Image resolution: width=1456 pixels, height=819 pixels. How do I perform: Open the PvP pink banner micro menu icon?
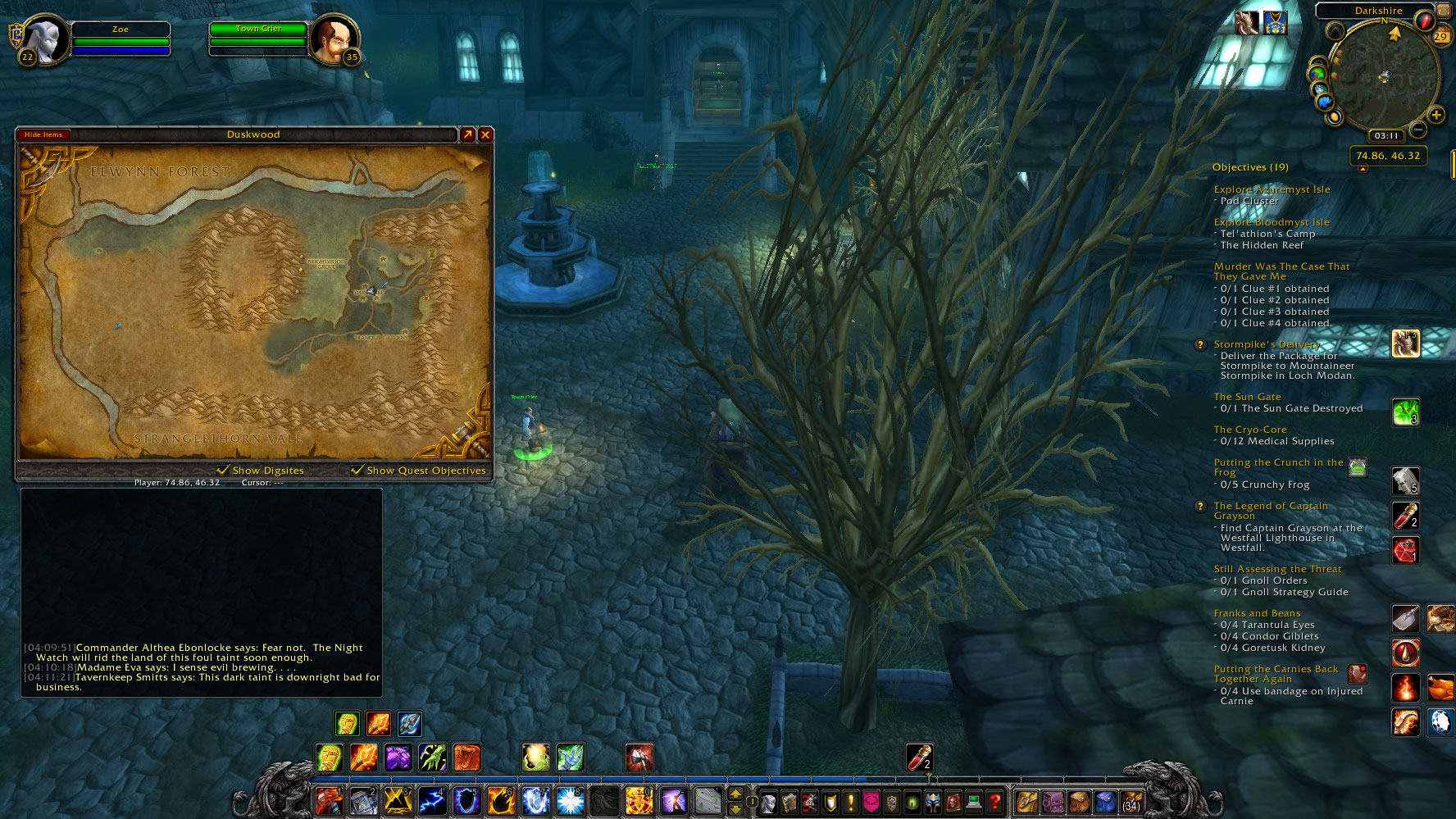(871, 802)
